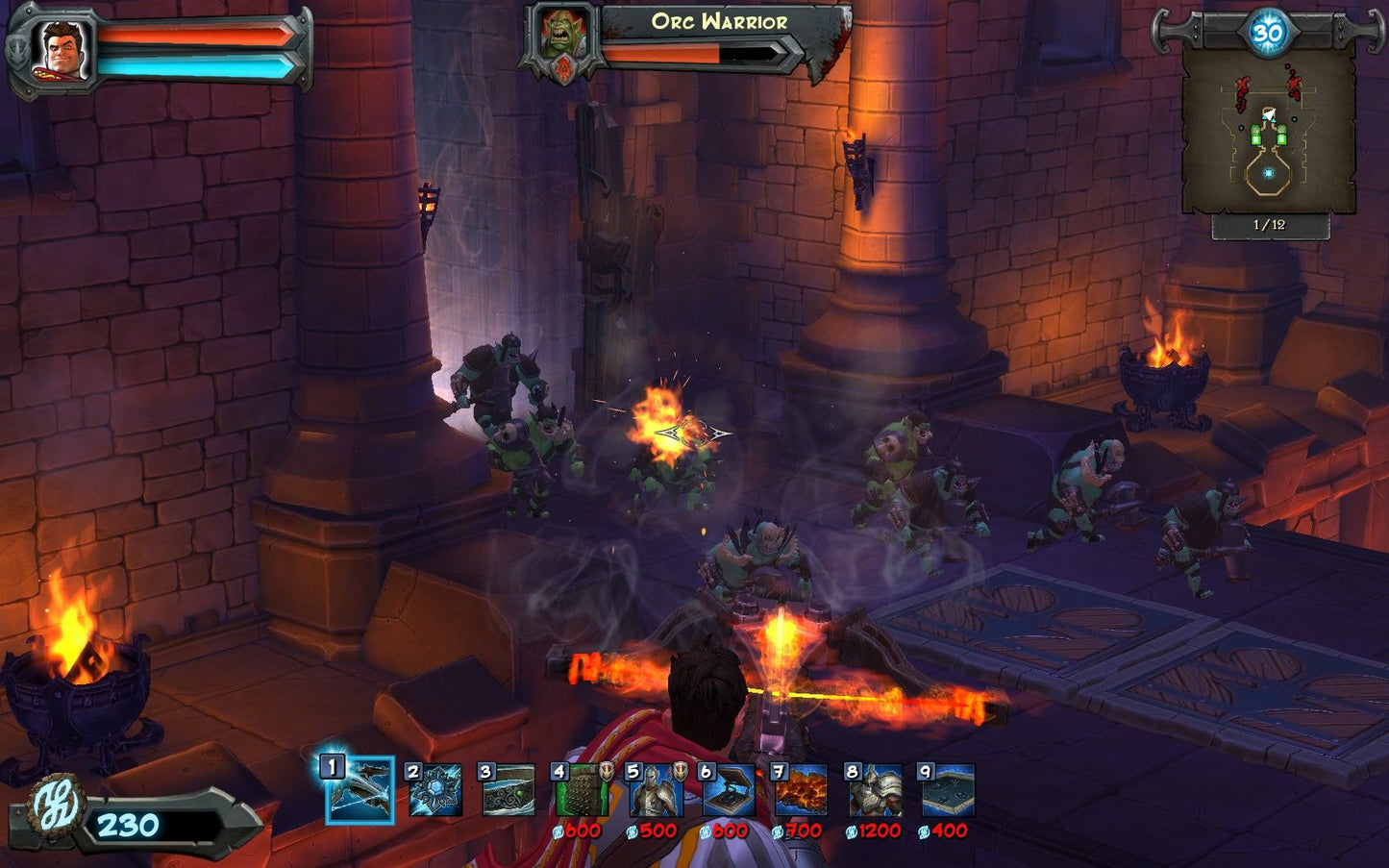Screen dimensions: 1389x868
Task: Select the crossbow weapon in slot 1
Action: click(360, 790)
